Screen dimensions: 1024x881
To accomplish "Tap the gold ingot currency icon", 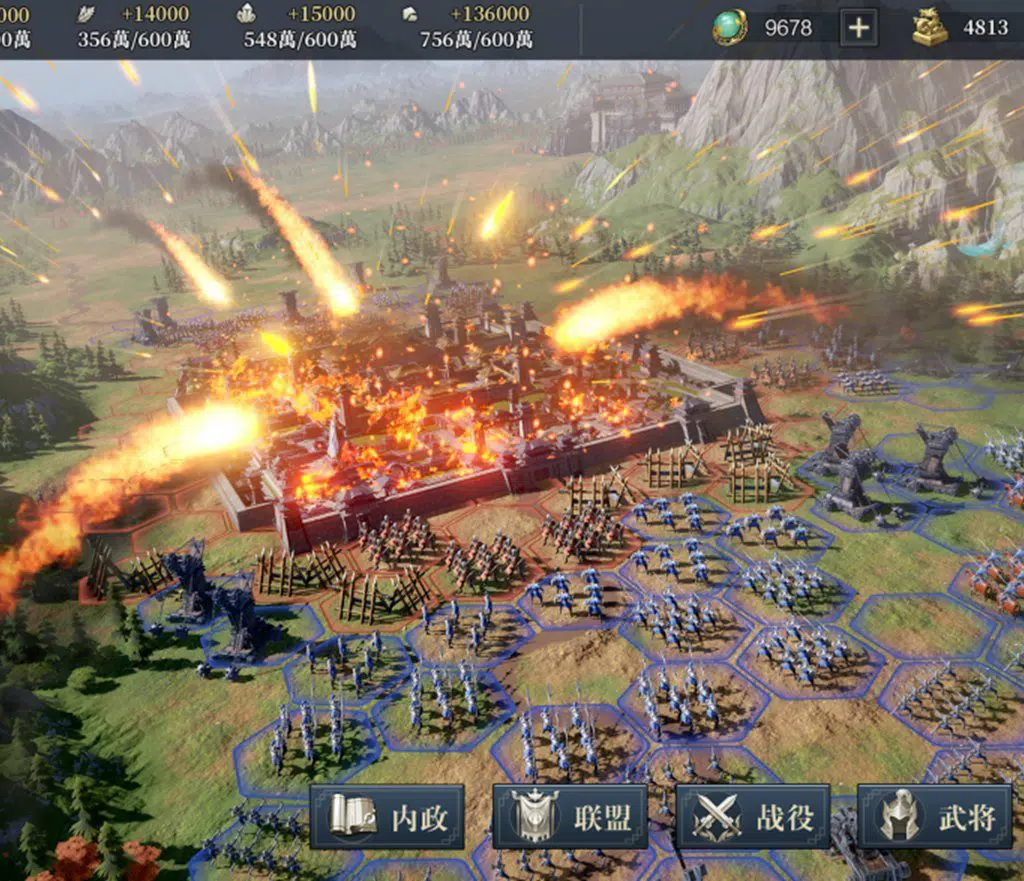I will [x=930, y=28].
